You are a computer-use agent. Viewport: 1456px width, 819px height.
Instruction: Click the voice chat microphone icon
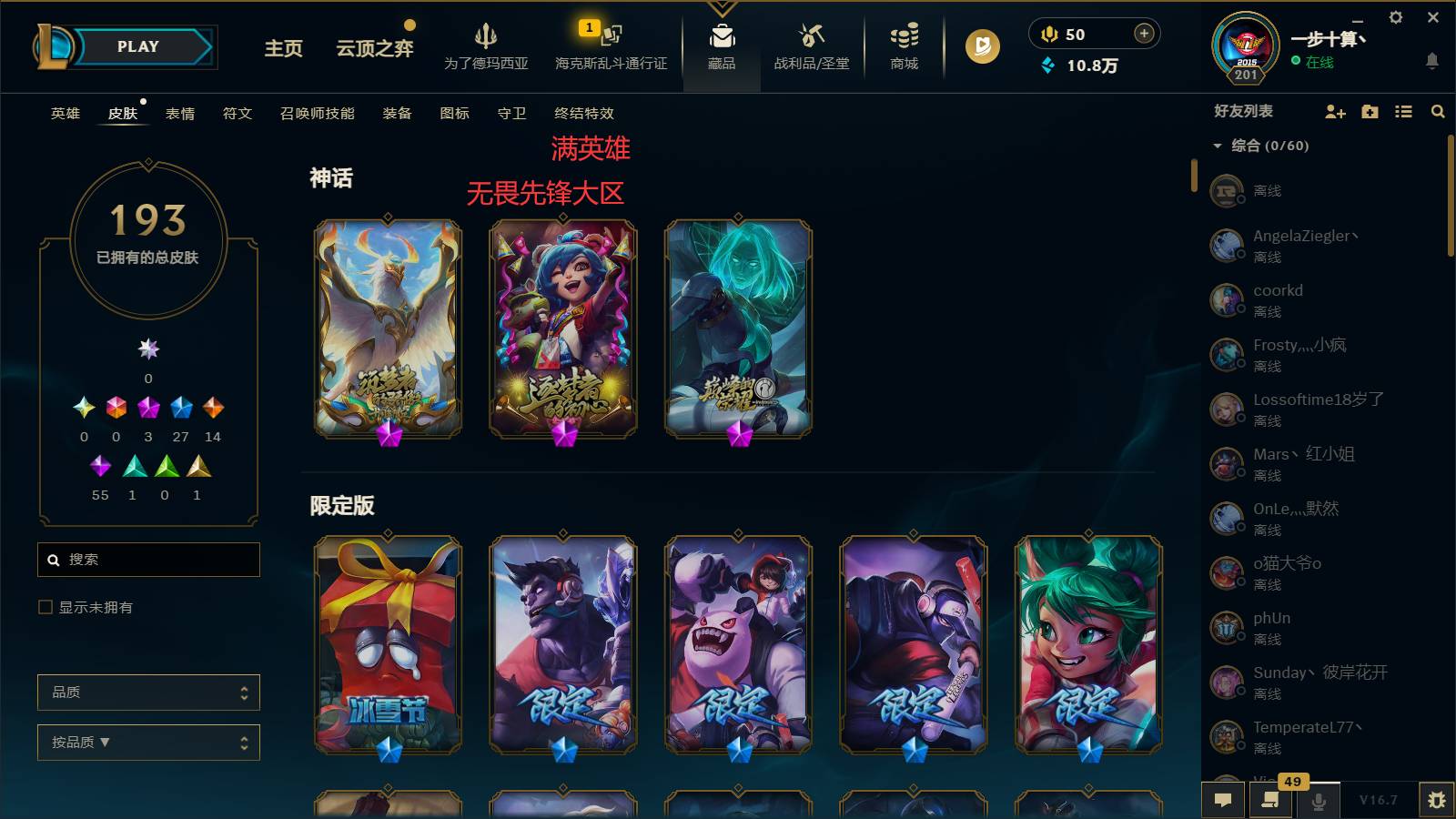[1319, 800]
